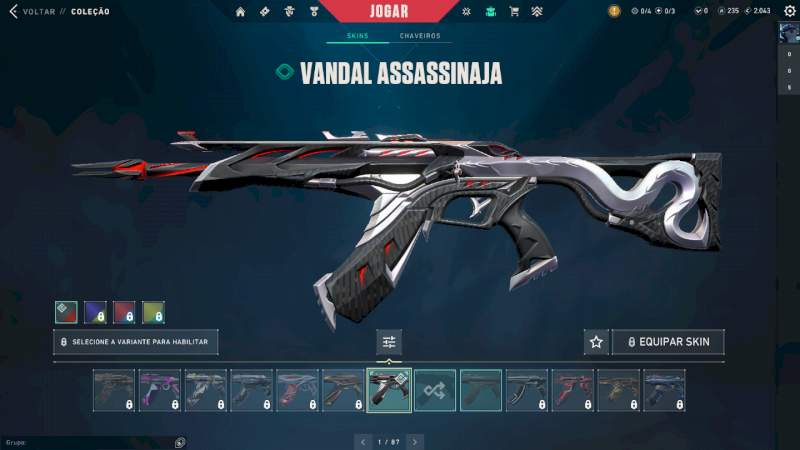The width and height of the screenshot is (800, 450).
Task: Choose the red color variant swatch
Action: [124, 312]
